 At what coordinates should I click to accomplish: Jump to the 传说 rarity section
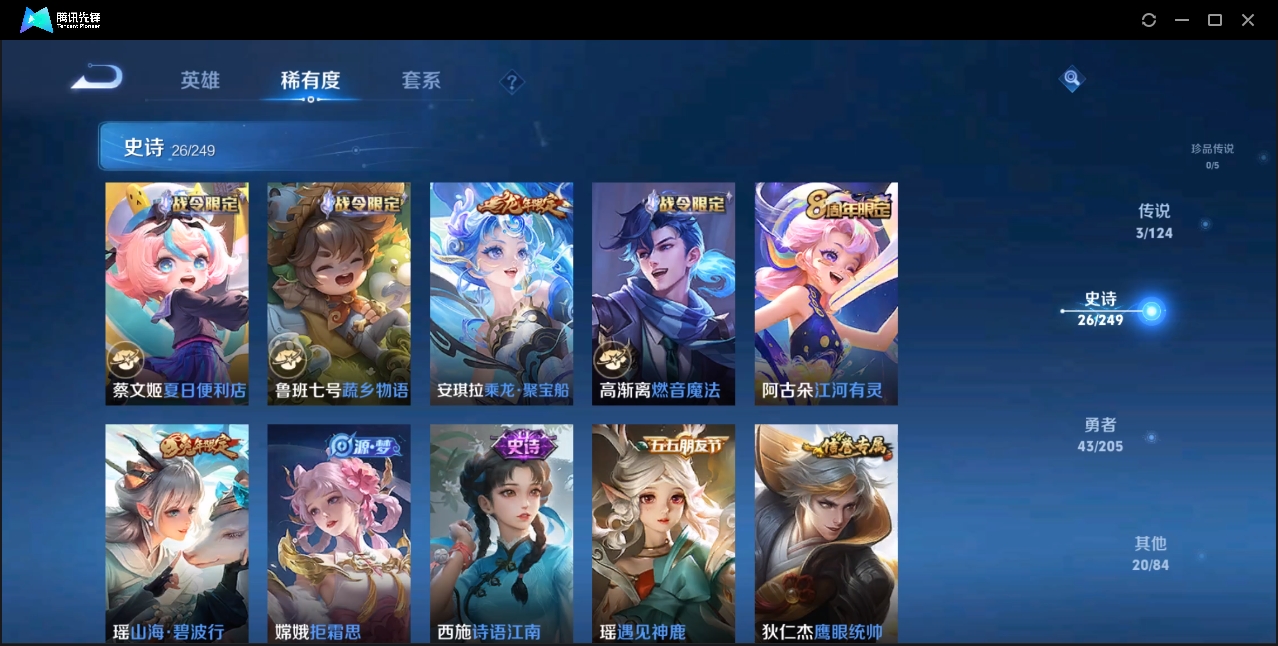click(1154, 221)
